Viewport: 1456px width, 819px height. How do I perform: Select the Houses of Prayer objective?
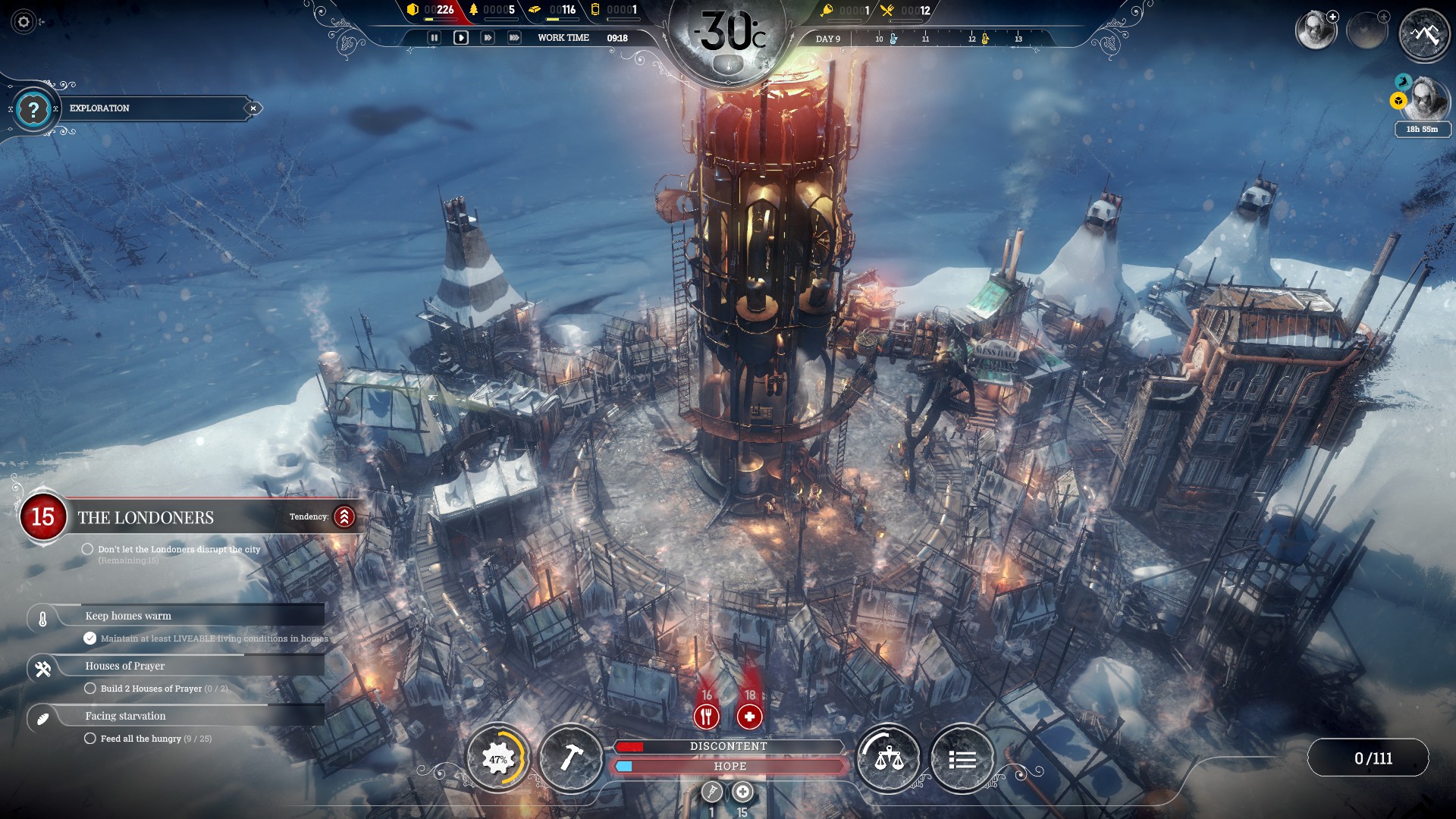pyautogui.click(x=125, y=666)
